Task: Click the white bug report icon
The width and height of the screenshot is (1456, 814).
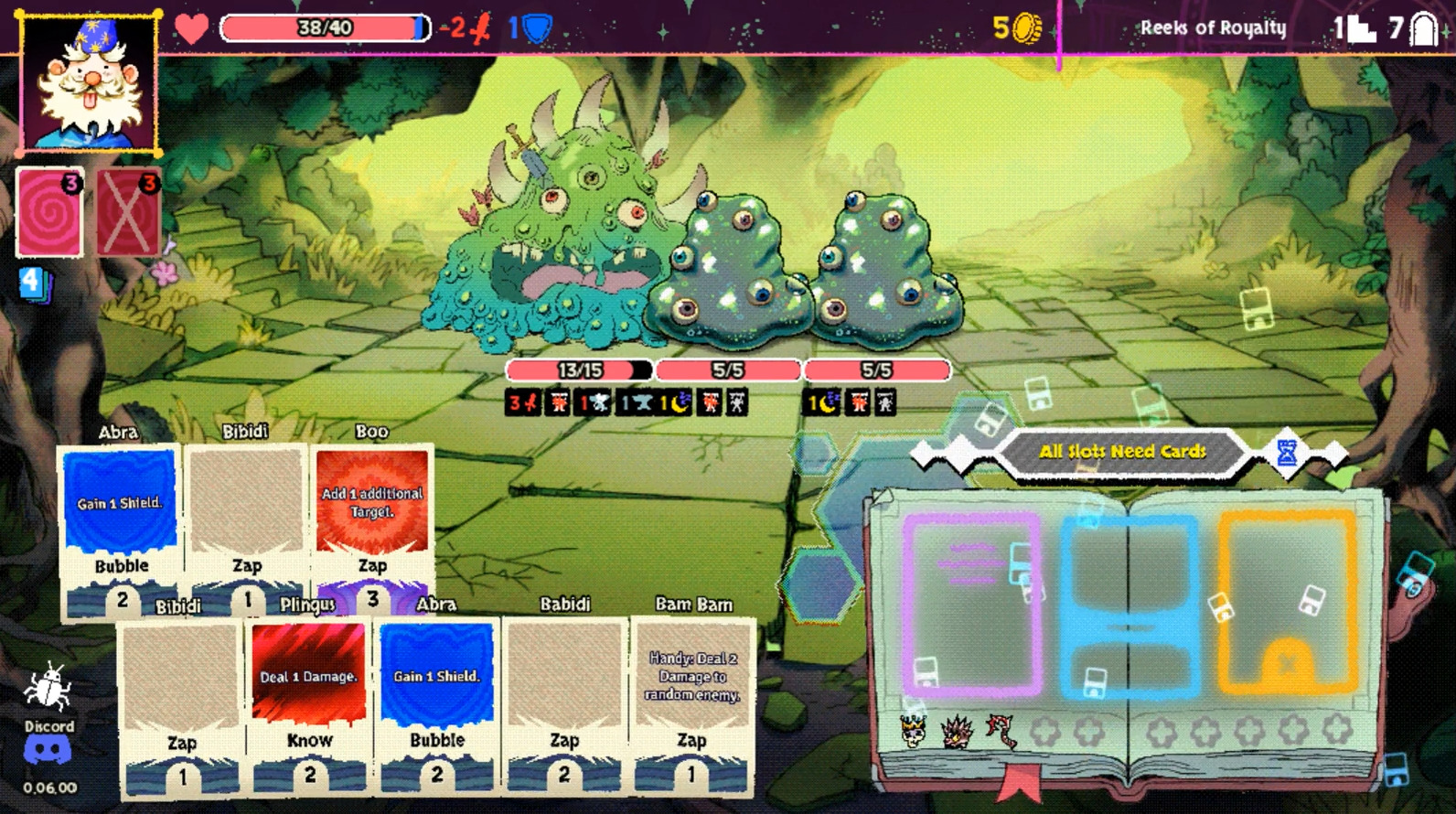Action: [x=48, y=689]
